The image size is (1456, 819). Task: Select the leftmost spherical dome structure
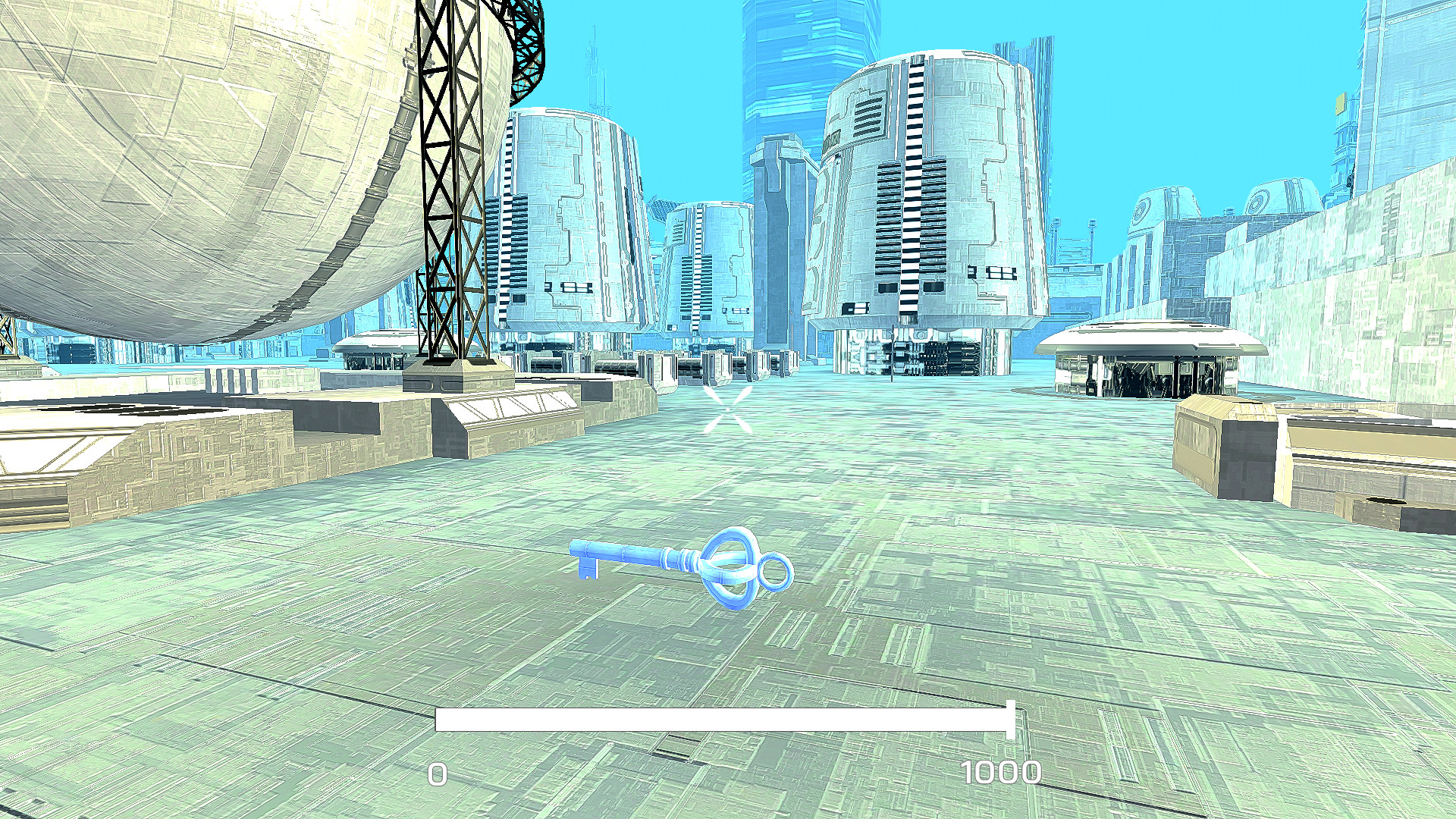pos(190,152)
